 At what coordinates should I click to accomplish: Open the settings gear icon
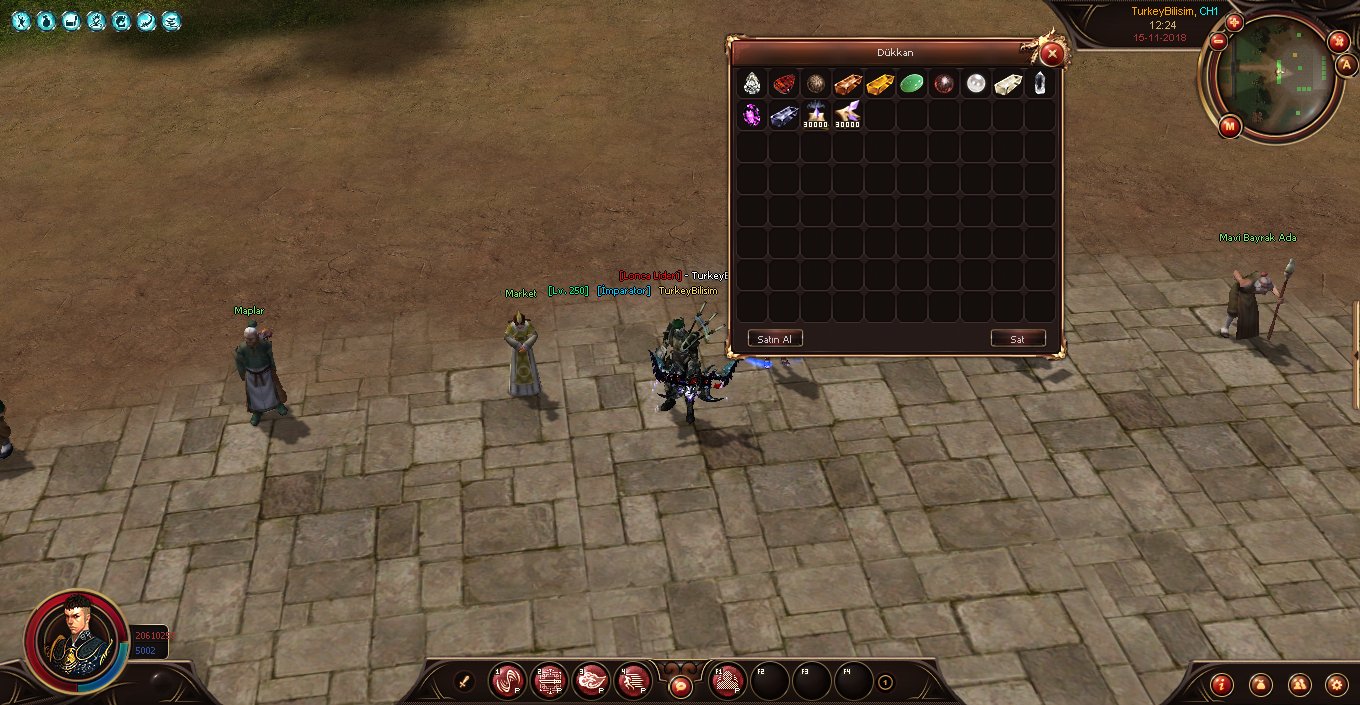[x=1335, y=685]
